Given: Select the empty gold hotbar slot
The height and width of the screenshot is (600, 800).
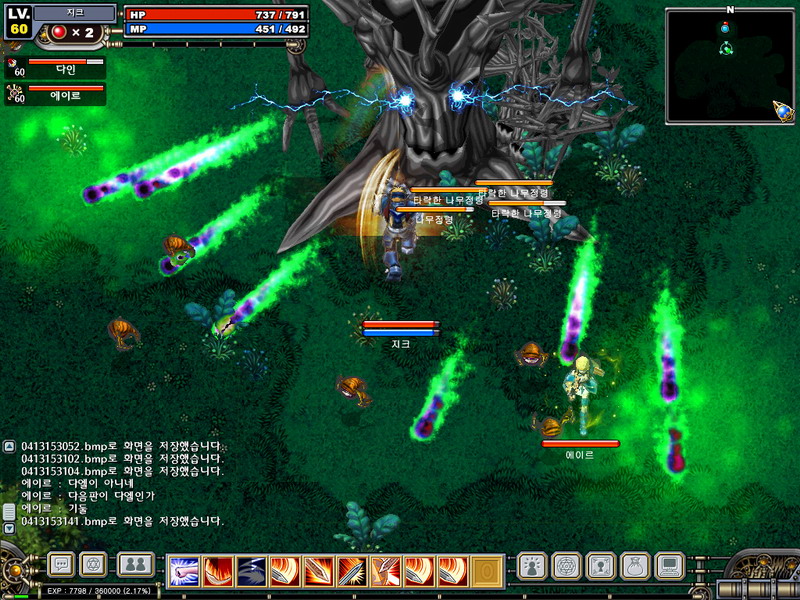Looking at the screenshot, I should (487, 571).
